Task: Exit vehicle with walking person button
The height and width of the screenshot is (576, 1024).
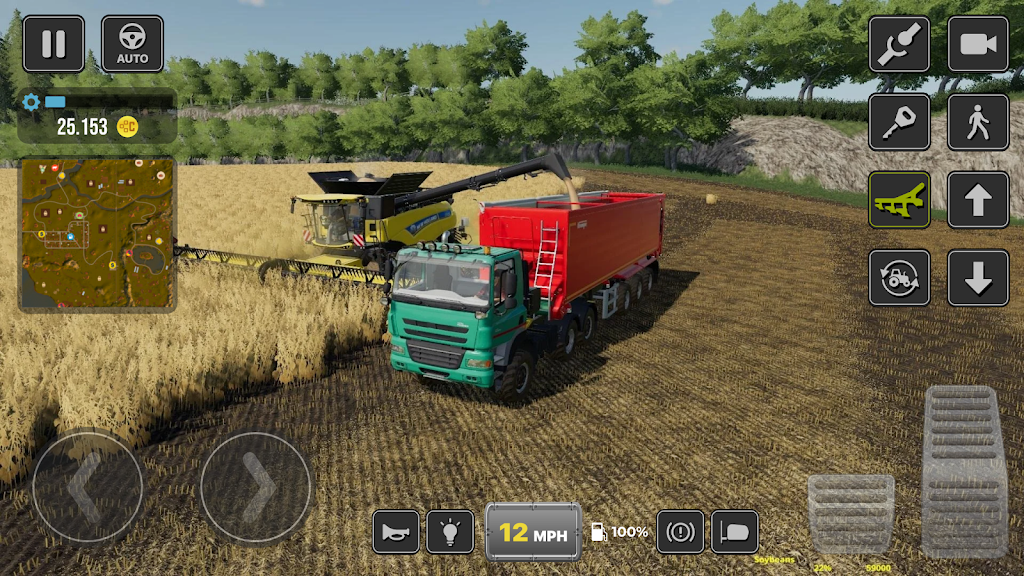Action: pos(978,122)
